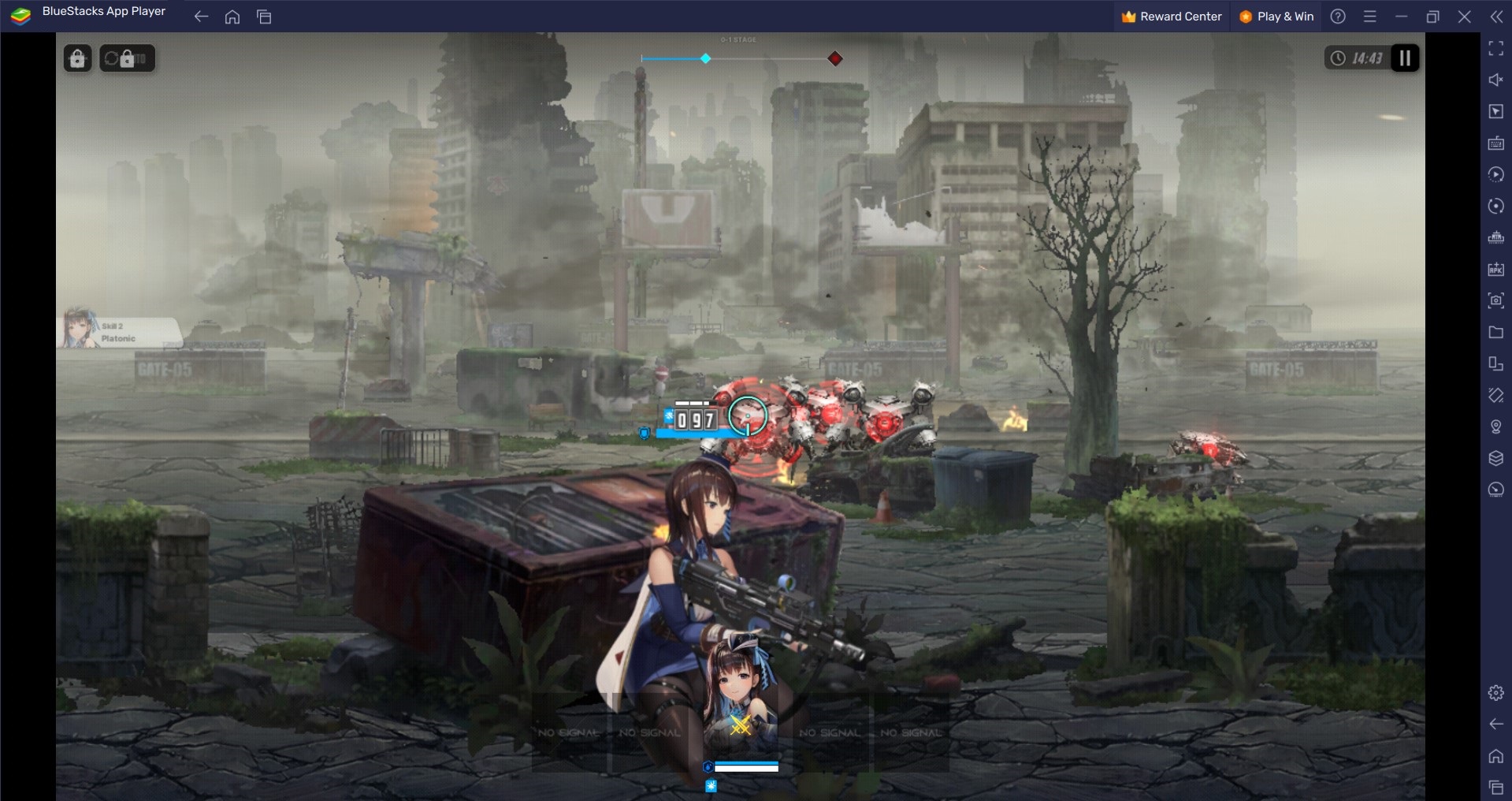
Task: Open the Play & Win menu
Action: coord(1275,16)
